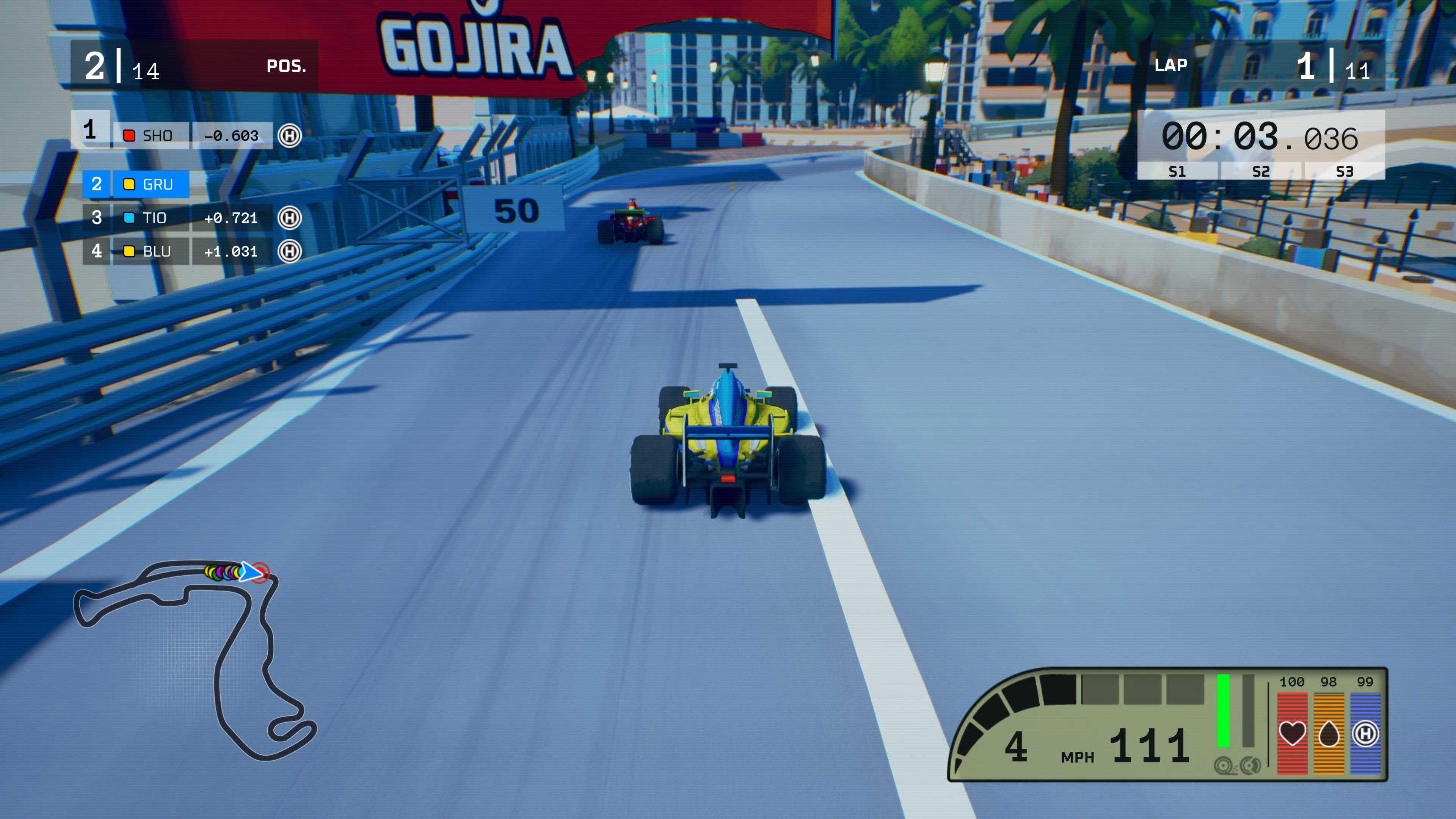Click the tyre compound icon beside BLU

coord(290,251)
